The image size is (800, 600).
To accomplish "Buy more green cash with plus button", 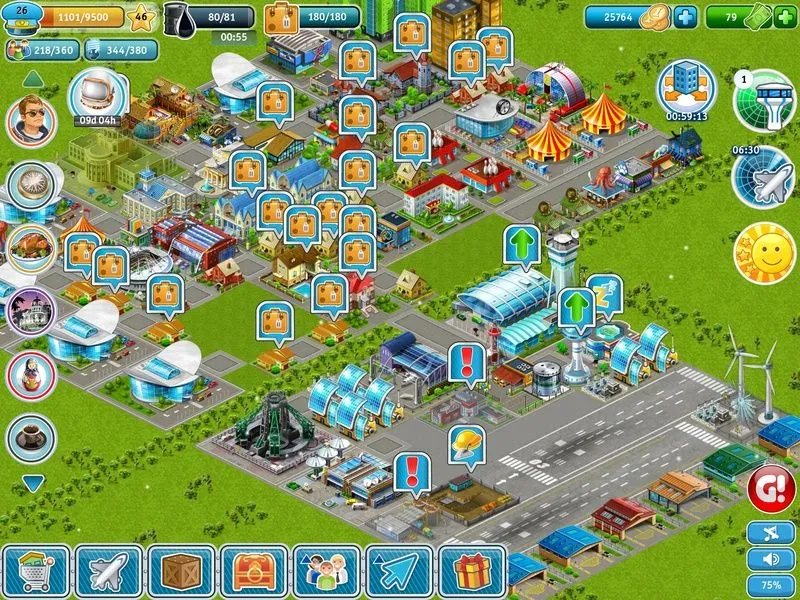I will click(785, 17).
